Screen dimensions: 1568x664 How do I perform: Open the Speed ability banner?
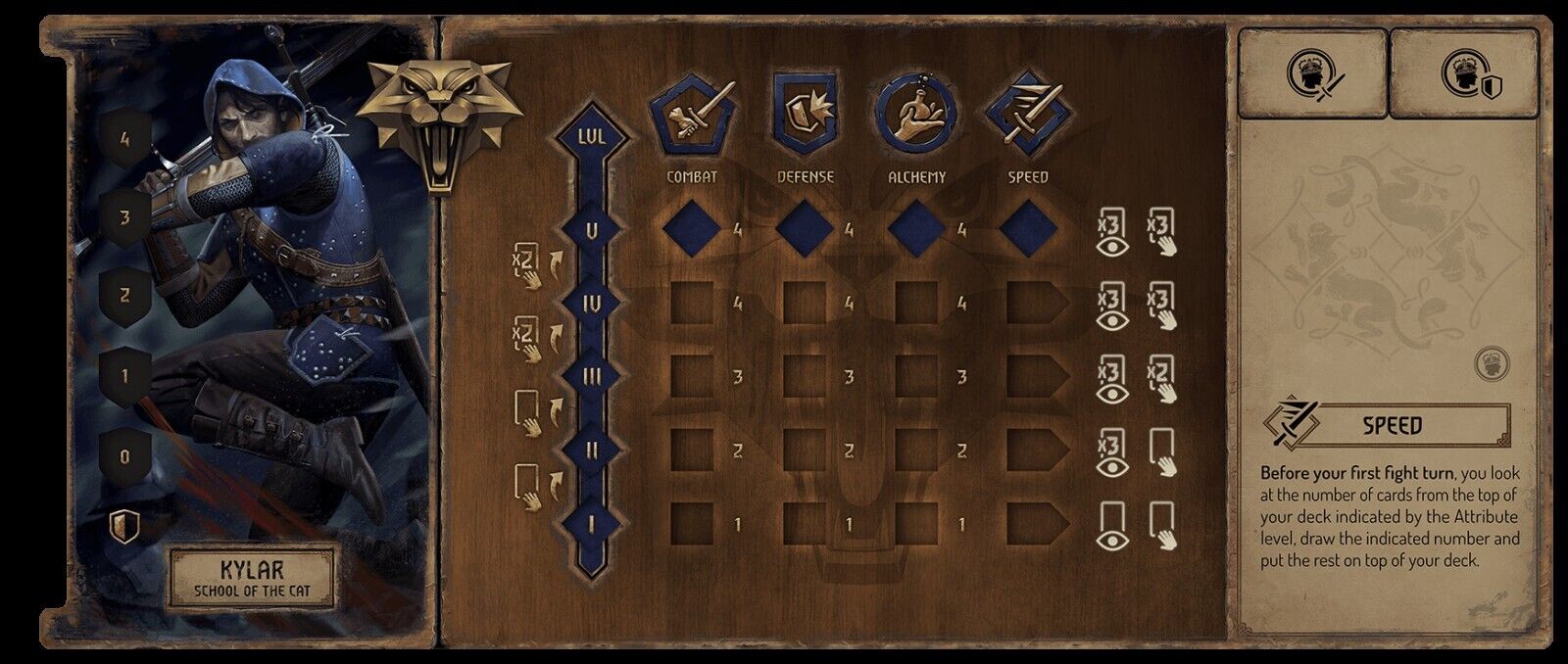coord(1392,426)
